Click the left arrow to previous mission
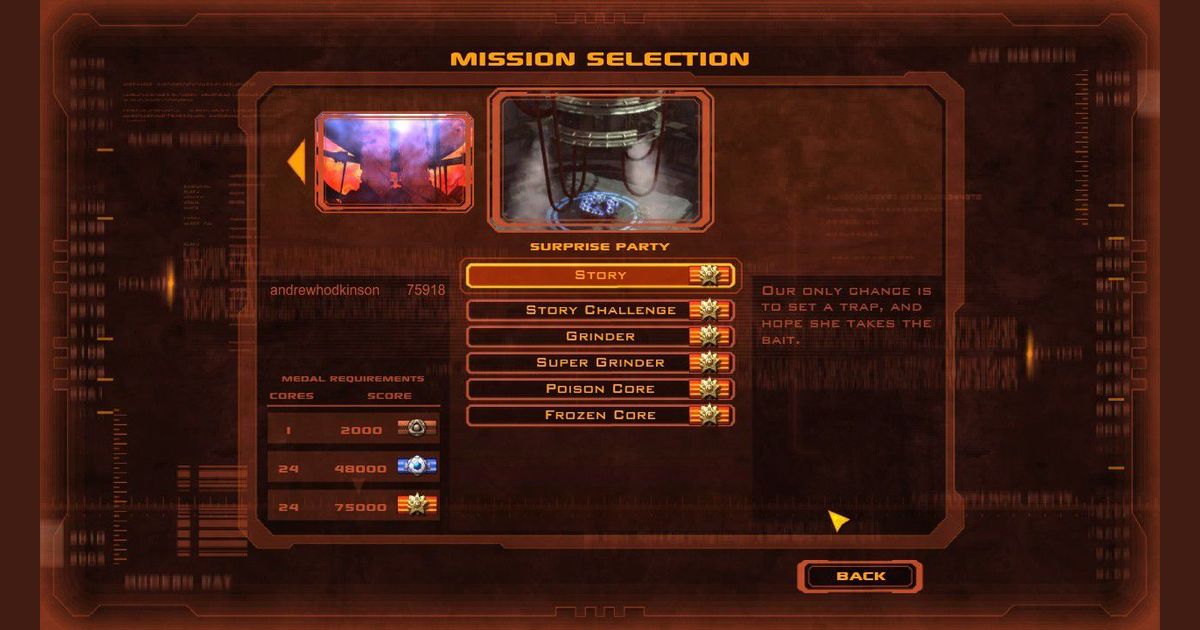 297,162
